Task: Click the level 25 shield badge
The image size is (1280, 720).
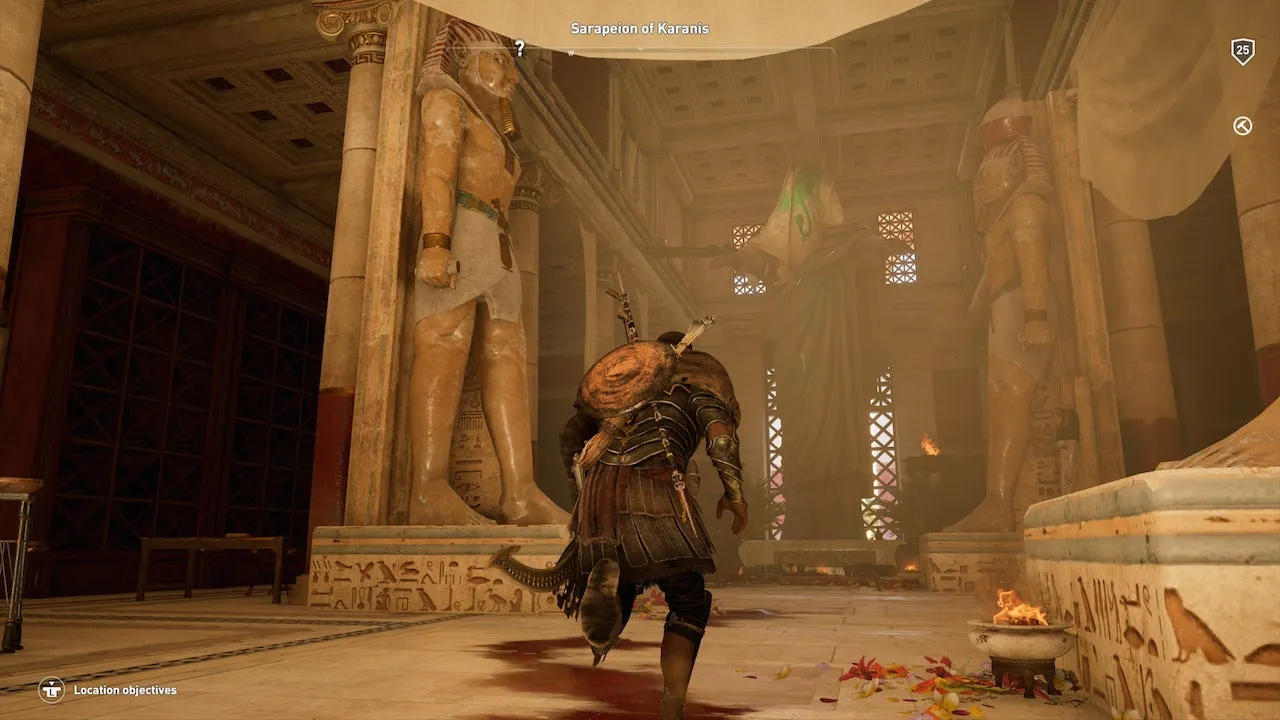Action: 1242,52
